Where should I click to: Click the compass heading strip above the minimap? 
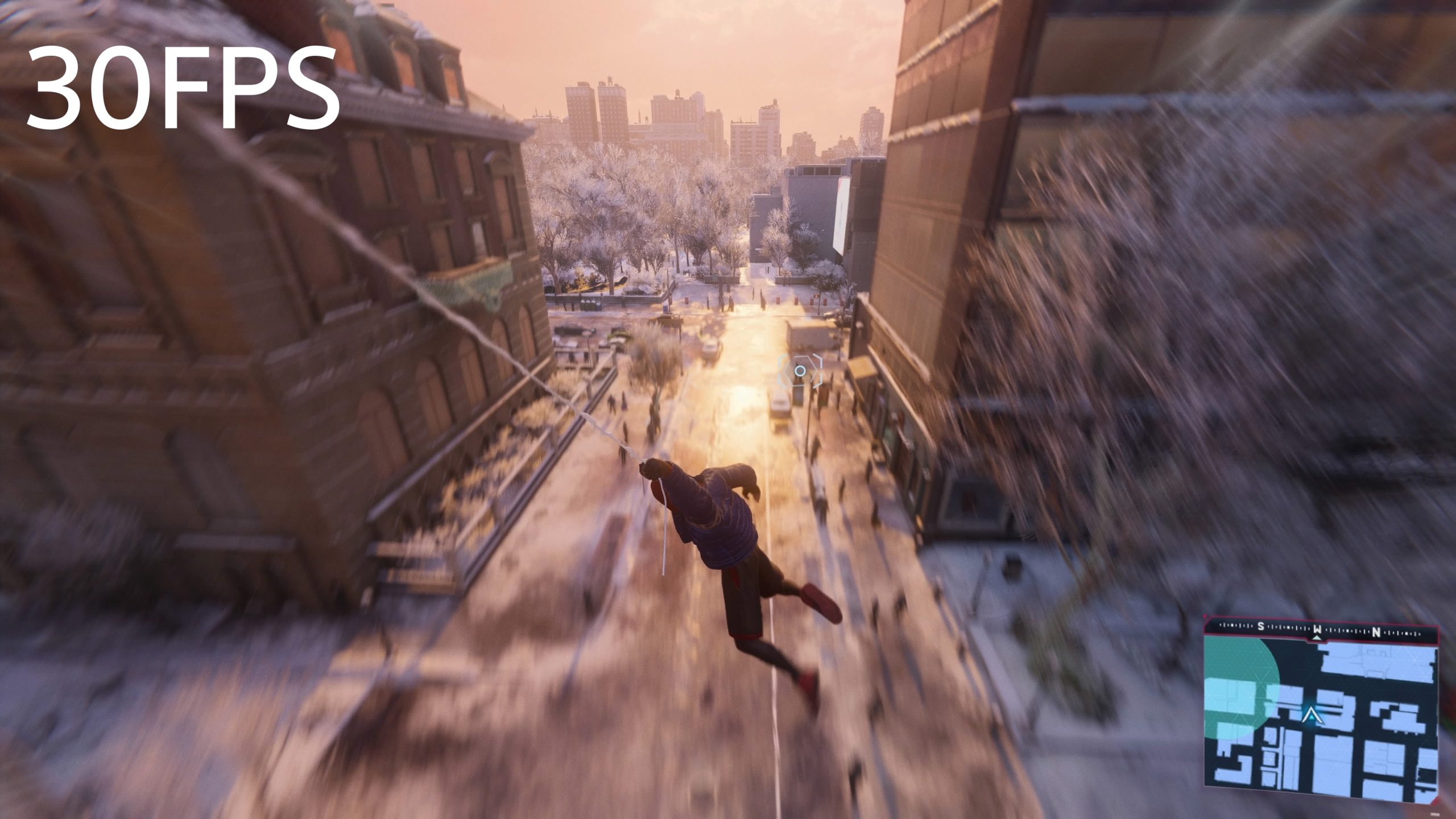[x=1319, y=630]
